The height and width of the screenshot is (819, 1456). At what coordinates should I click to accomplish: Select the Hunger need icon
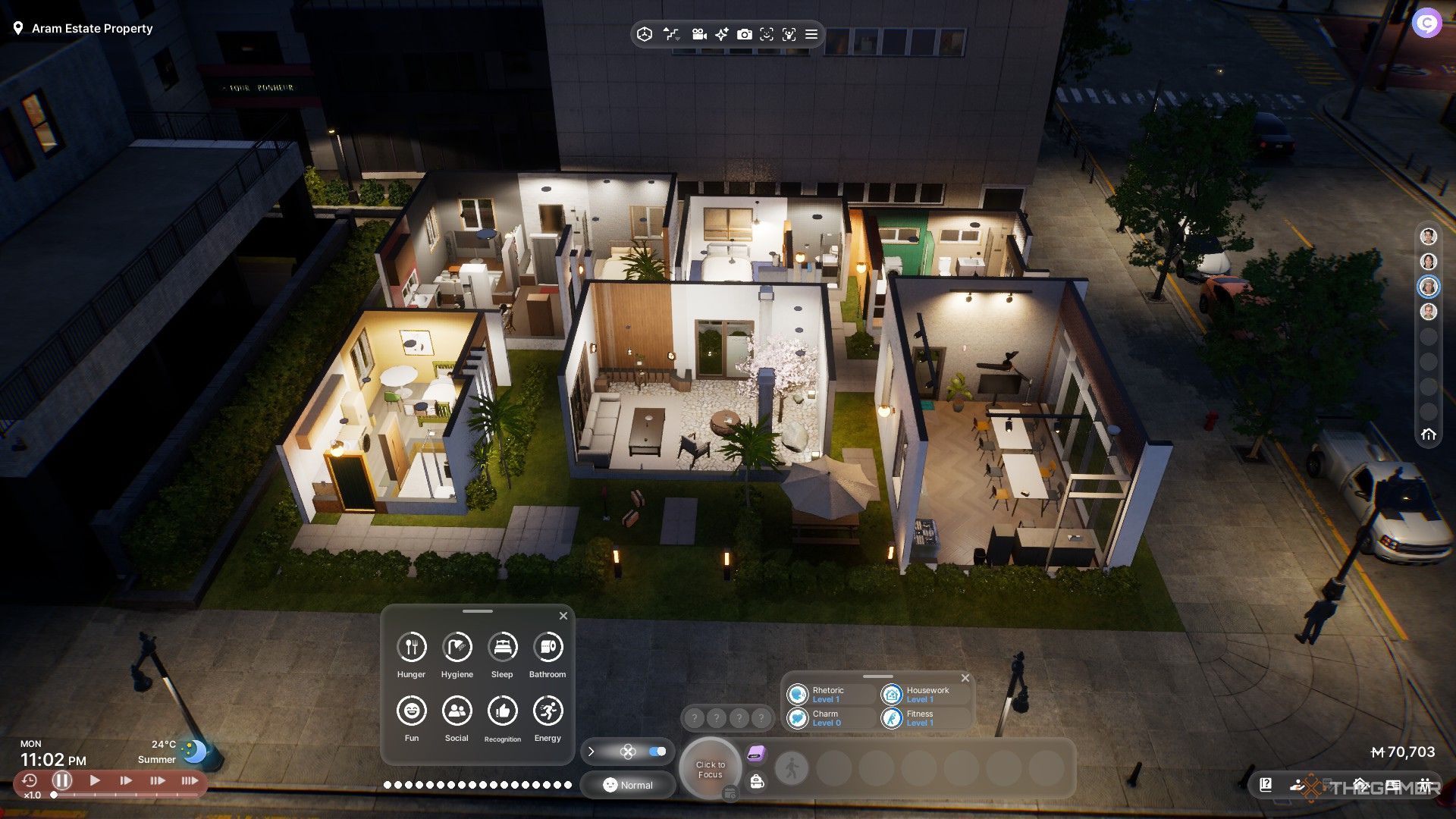[x=411, y=647]
